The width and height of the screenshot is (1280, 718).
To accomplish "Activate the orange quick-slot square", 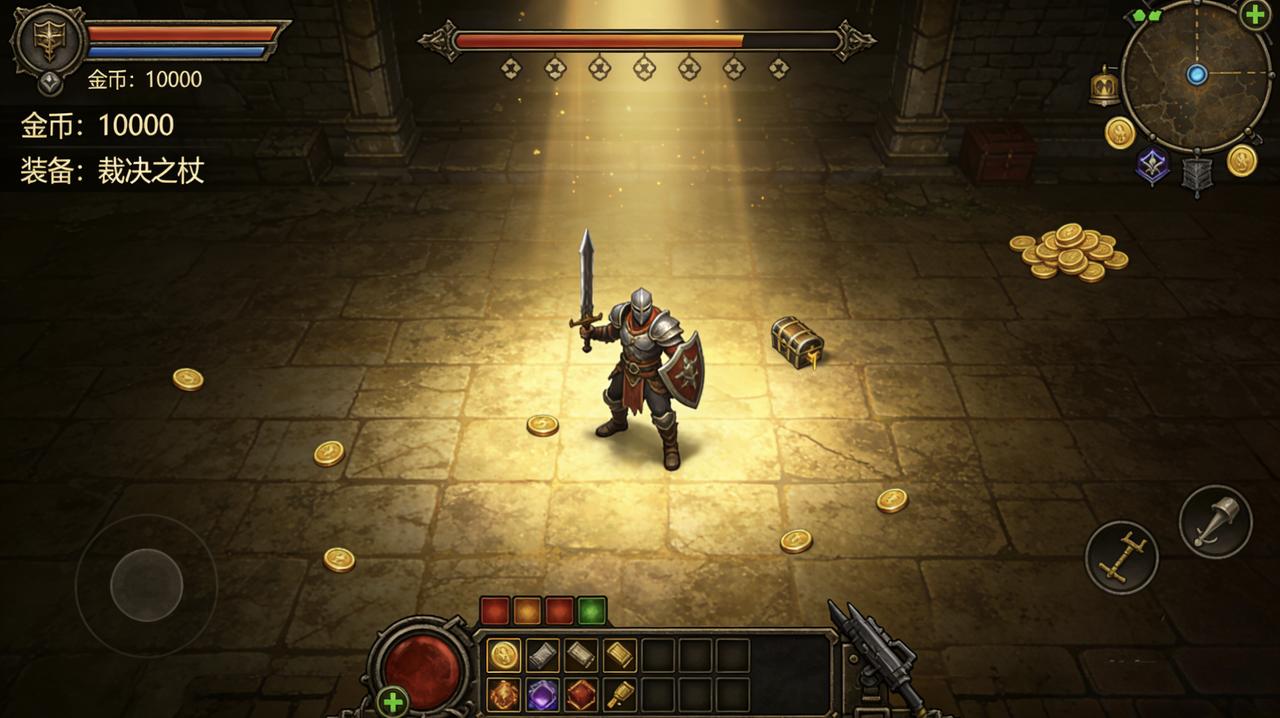I will (527, 610).
